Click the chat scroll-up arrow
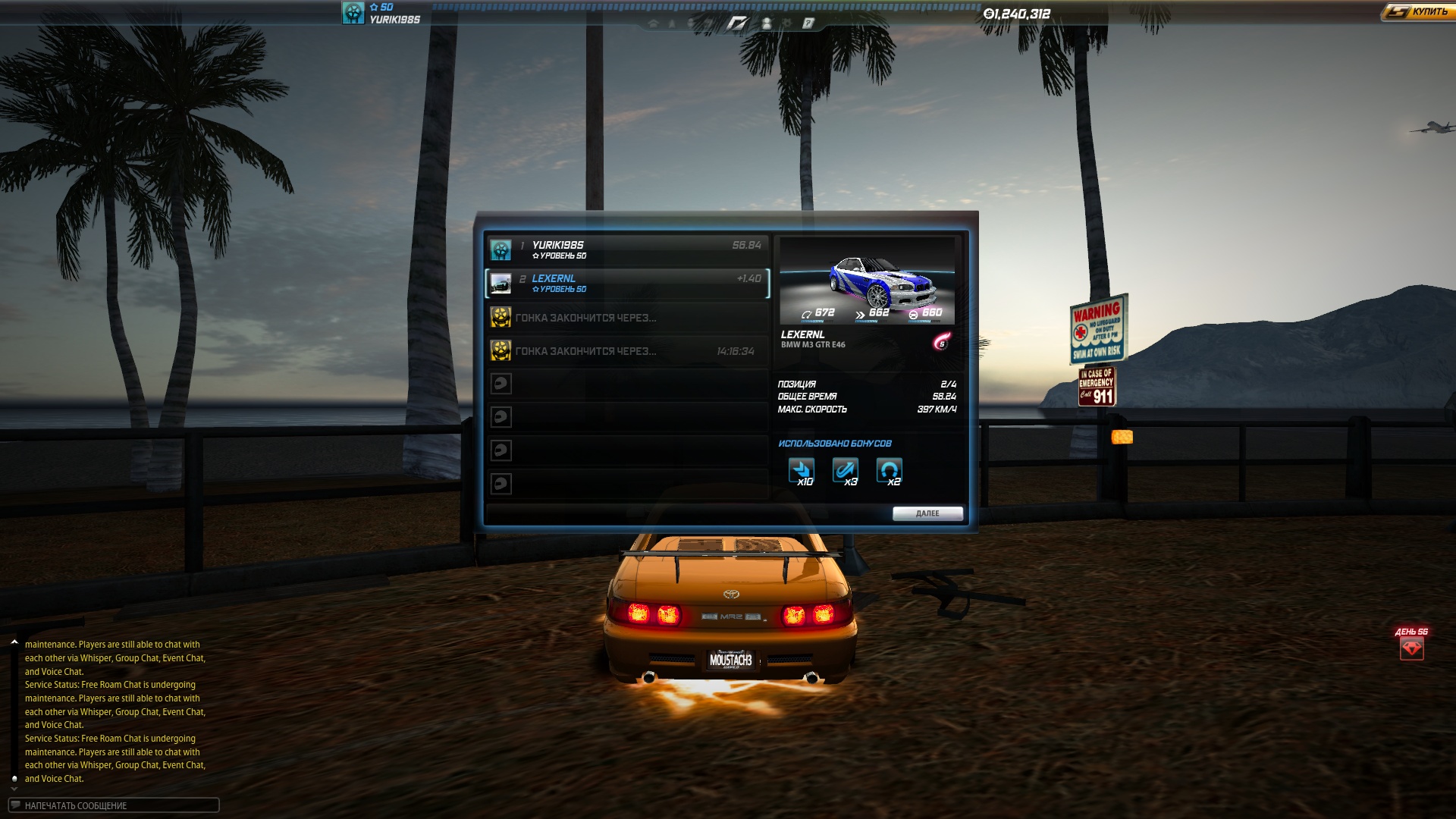The width and height of the screenshot is (1456, 819). point(14,642)
